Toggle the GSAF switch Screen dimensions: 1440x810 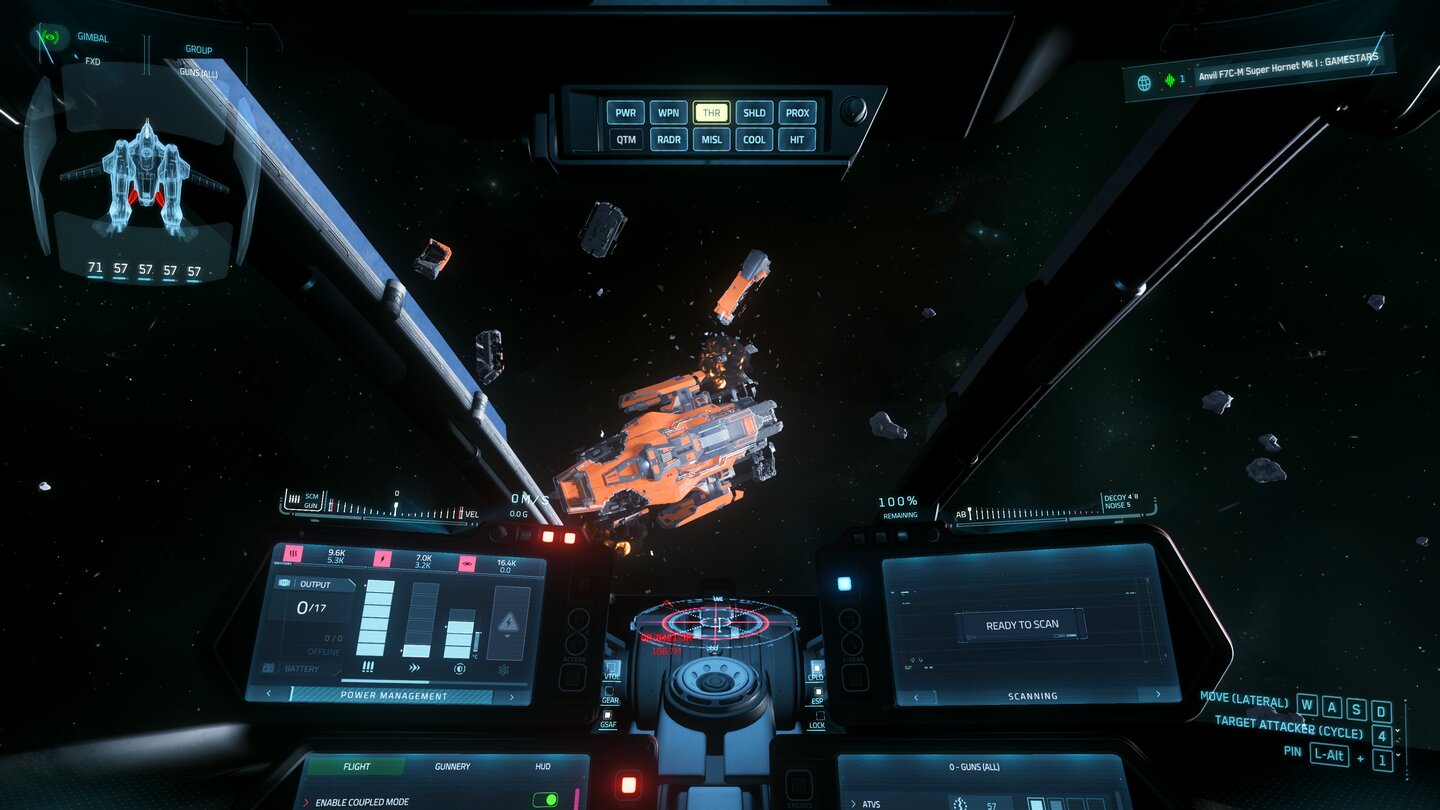click(608, 713)
